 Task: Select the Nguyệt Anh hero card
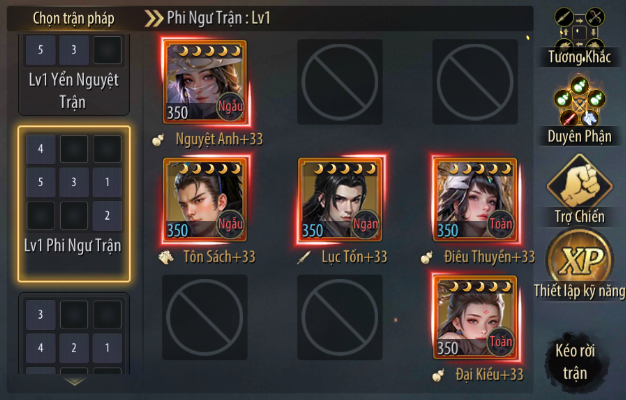point(205,82)
